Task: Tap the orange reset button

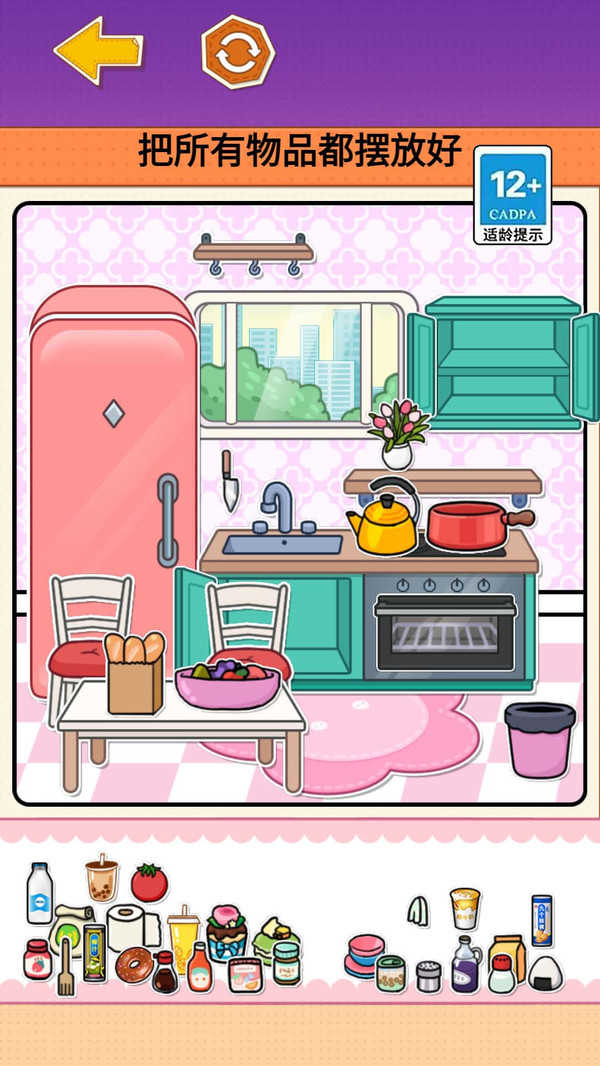Action: click(x=238, y=51)
